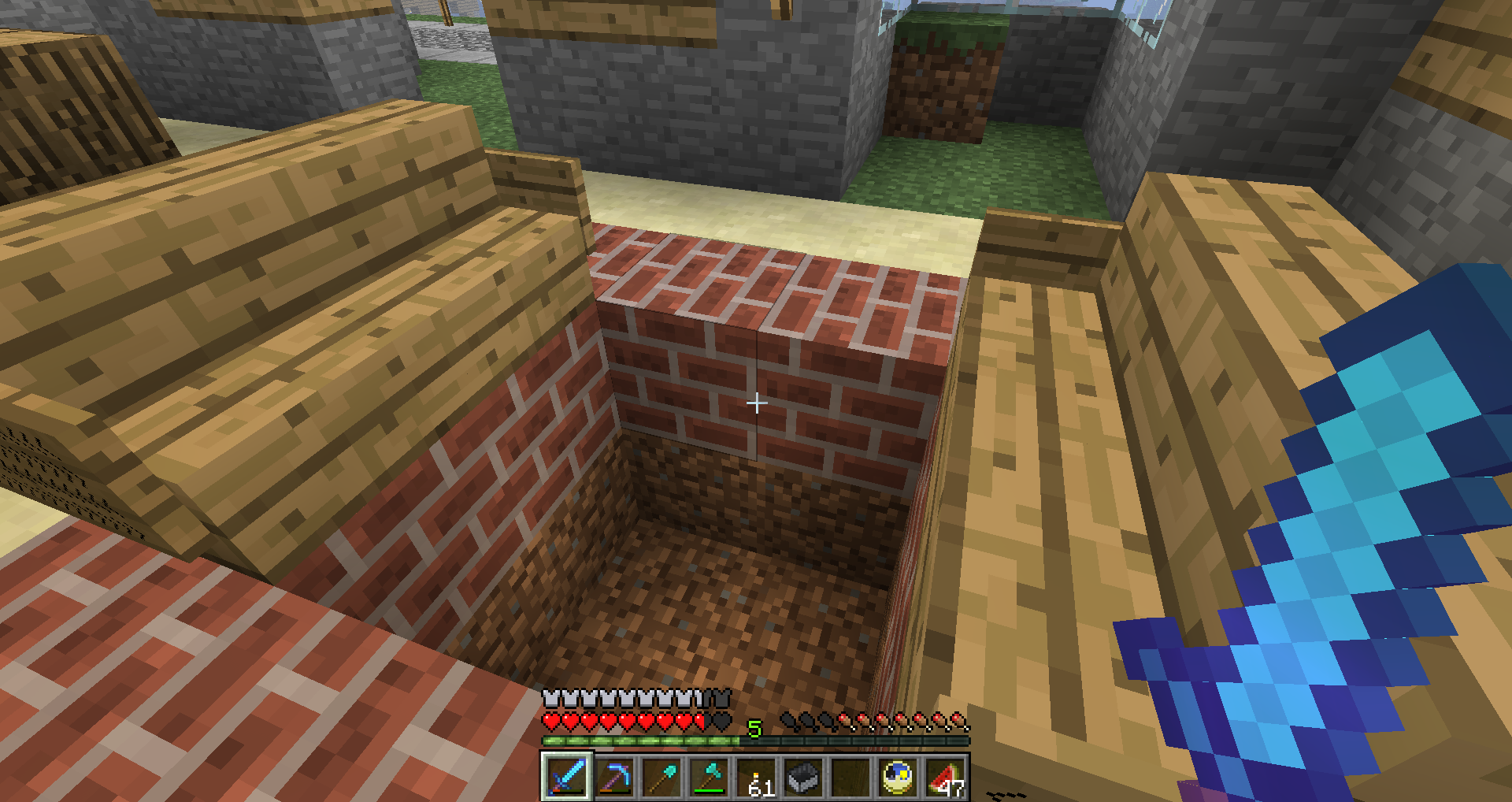Switch to the diamond shovel
This screenshot has width=1512, height=802.
tap(661, 777)
